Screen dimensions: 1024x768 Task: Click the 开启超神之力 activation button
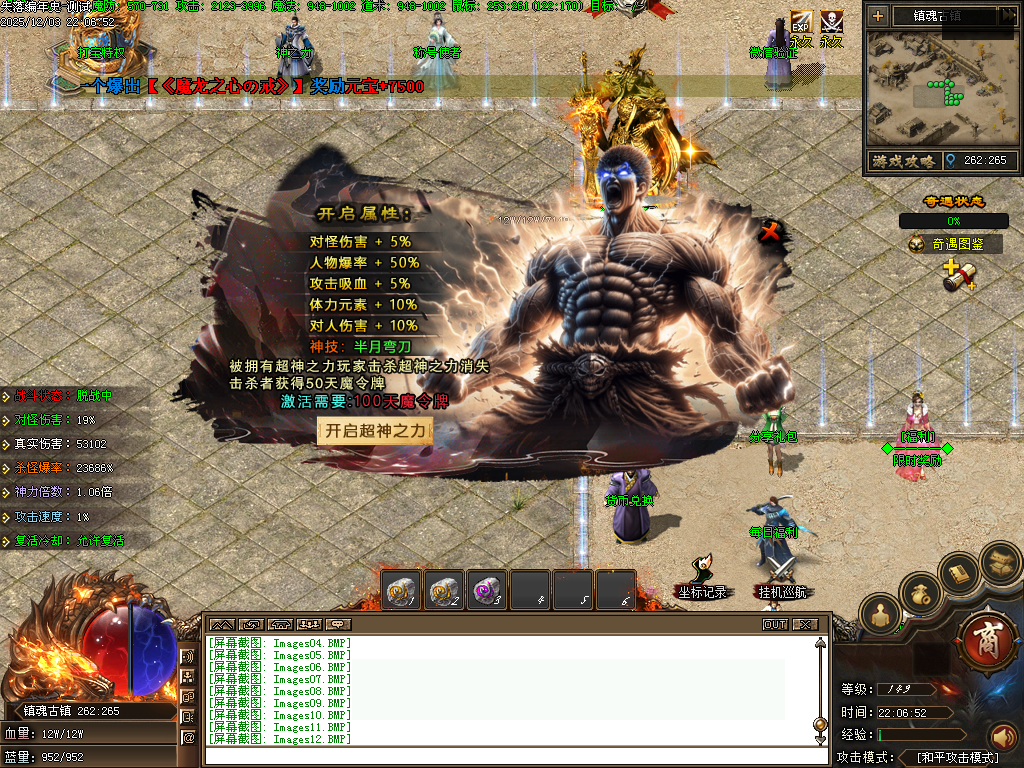point(375,431)
